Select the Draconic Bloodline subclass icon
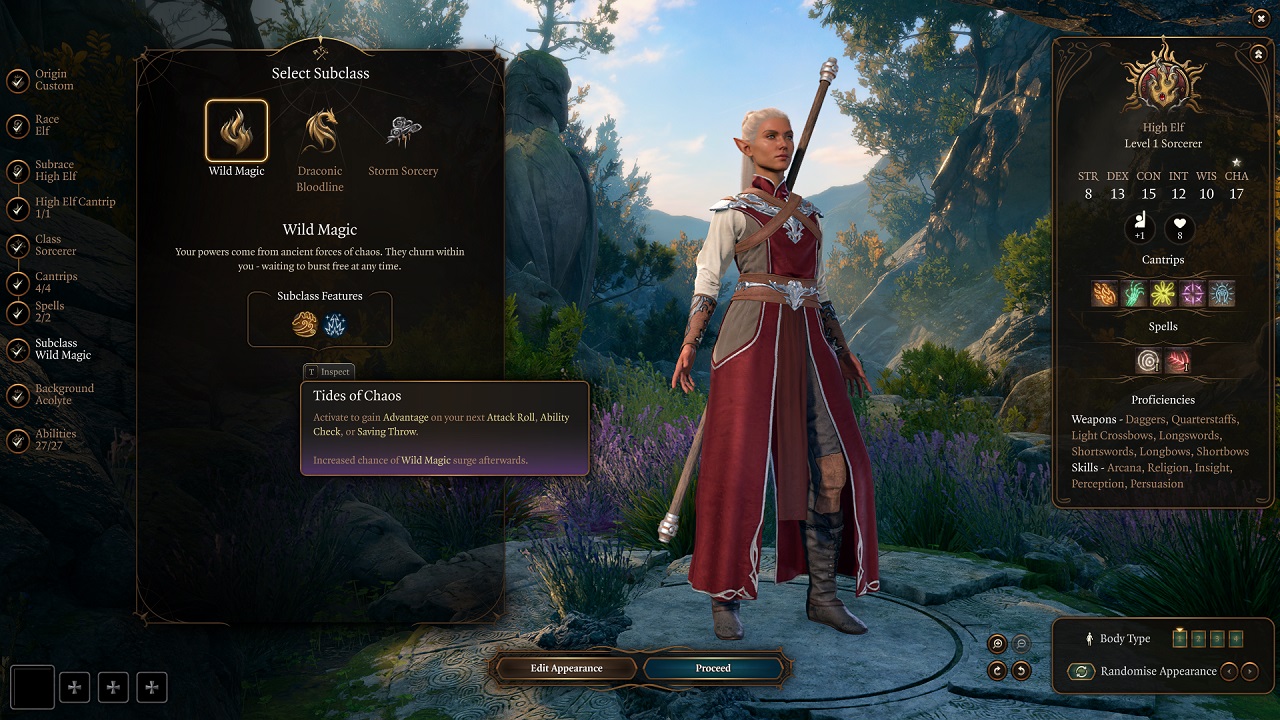This screenshot has height=720, width=1280. pyautogui.click(x=319, y=131)
